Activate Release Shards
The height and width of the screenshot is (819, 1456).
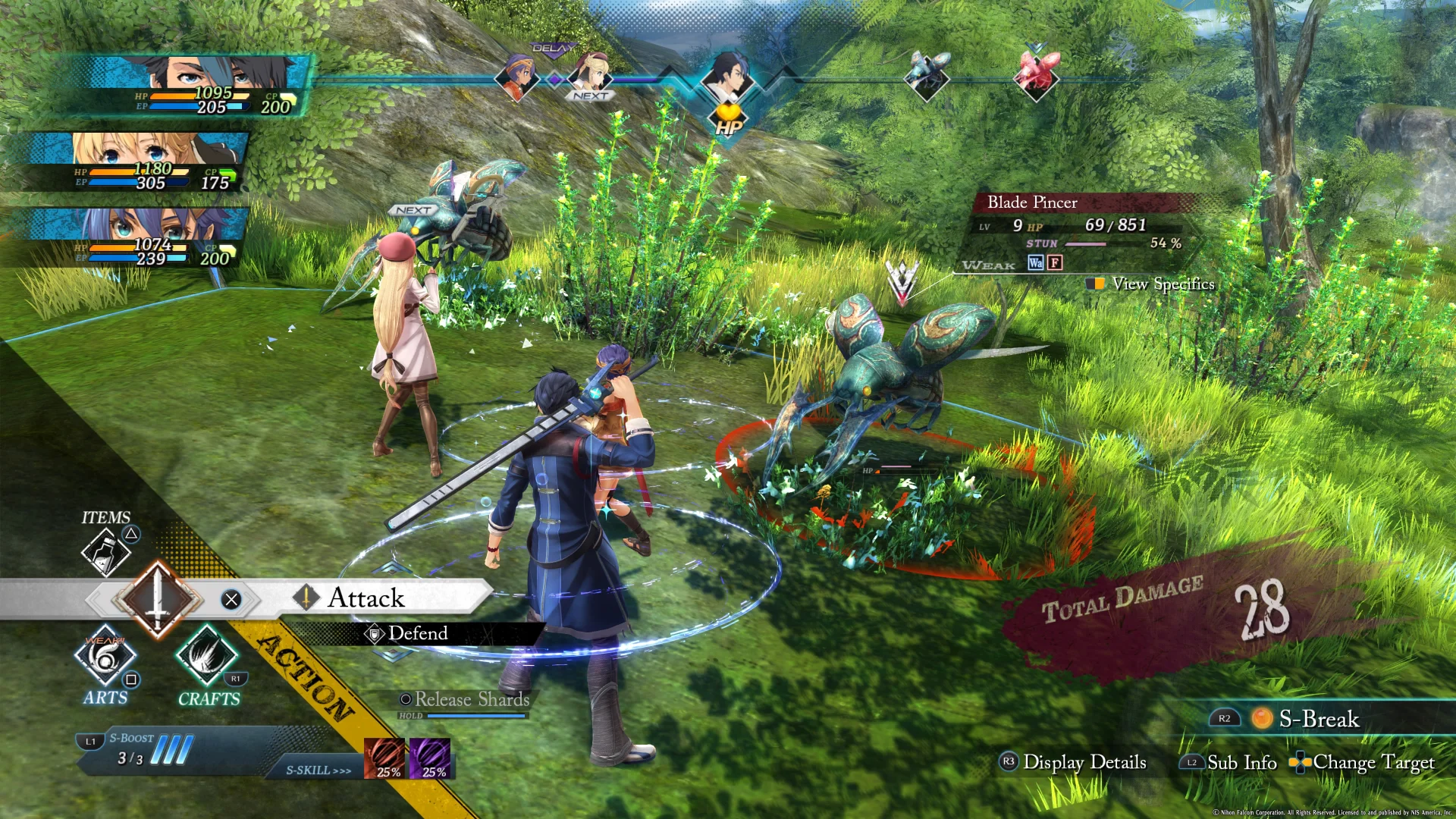471,699
